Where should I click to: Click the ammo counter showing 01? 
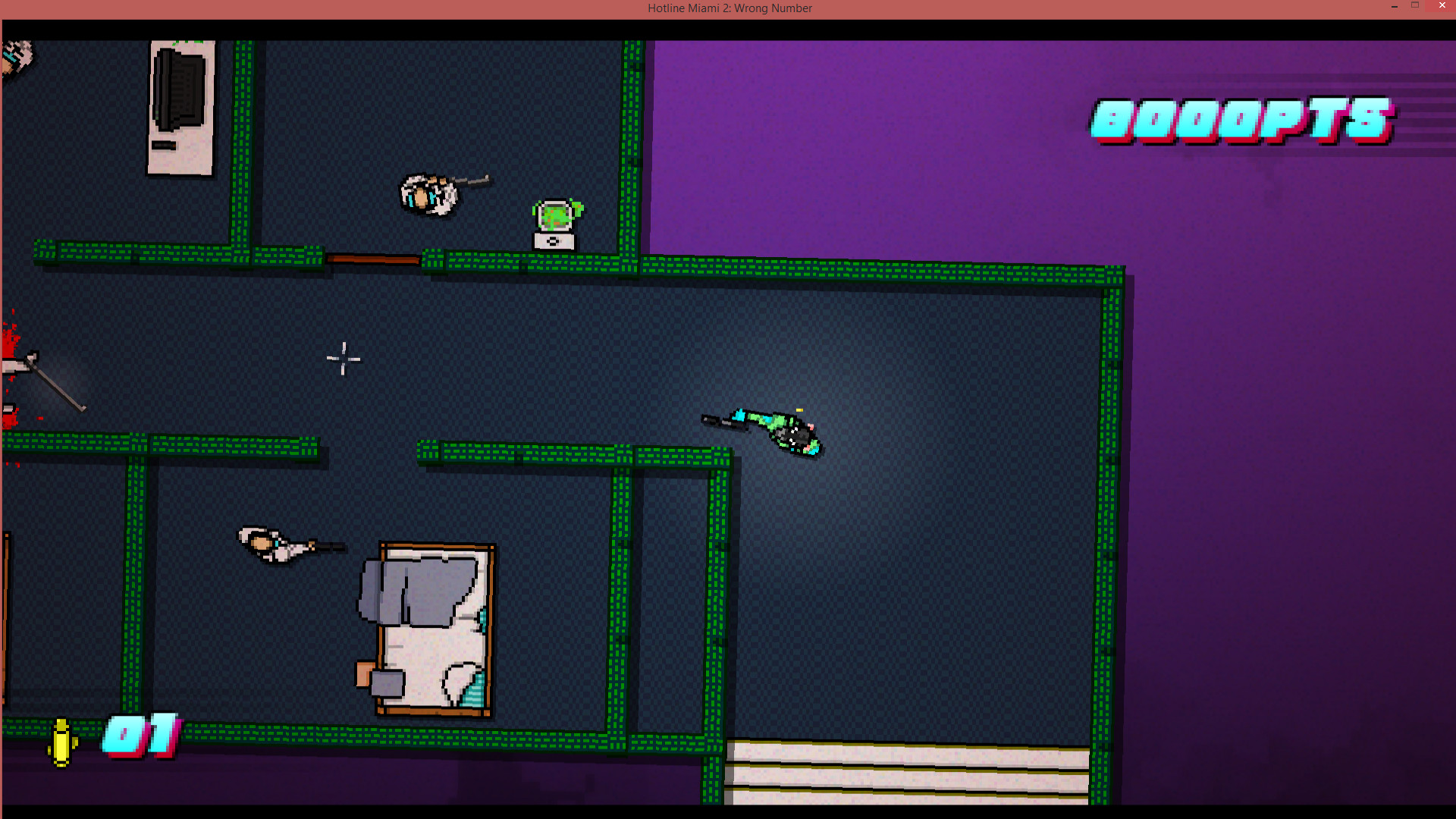coord(140,734)
